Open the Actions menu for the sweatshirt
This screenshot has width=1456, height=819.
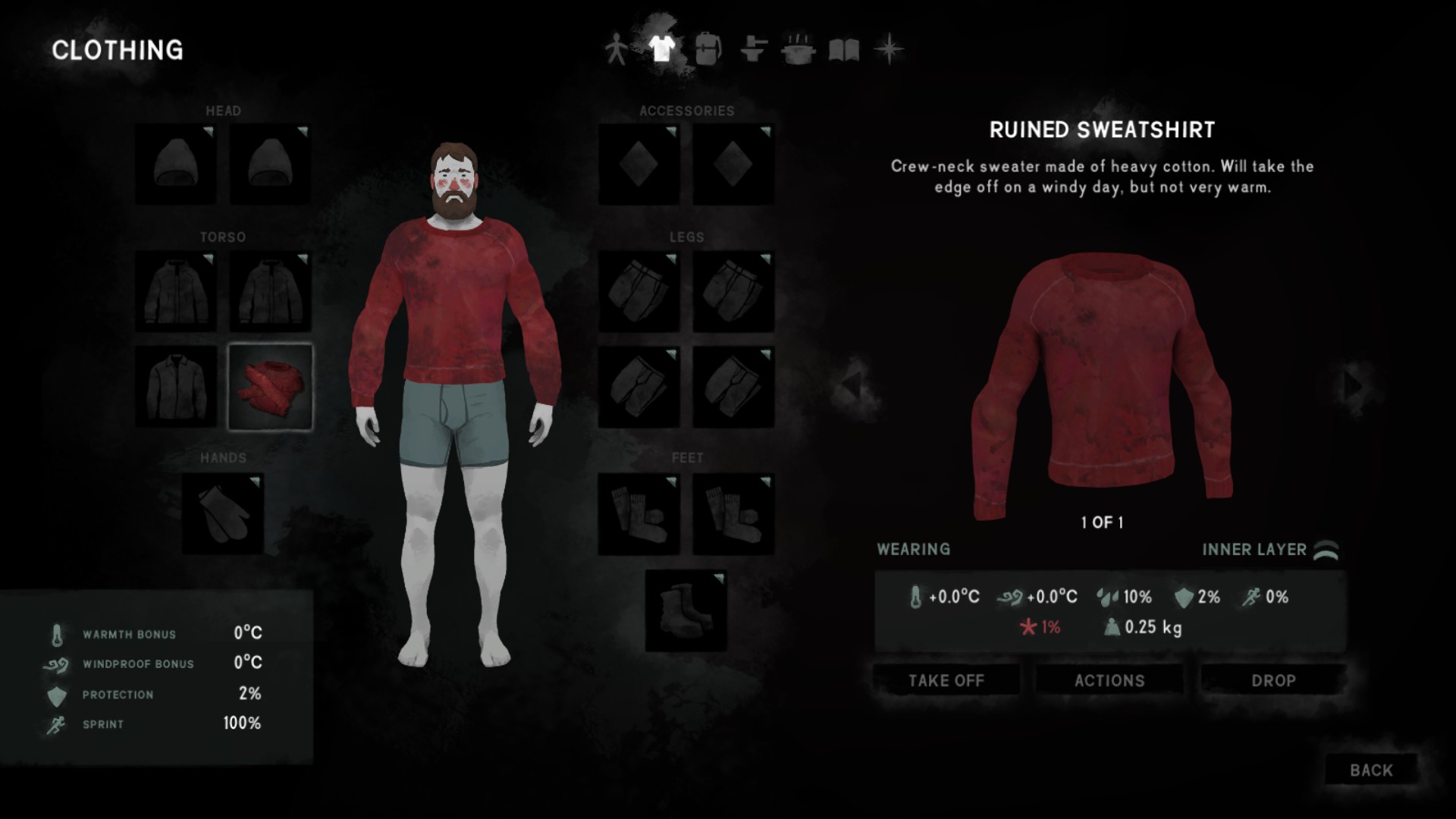(x=1109, y=680)
